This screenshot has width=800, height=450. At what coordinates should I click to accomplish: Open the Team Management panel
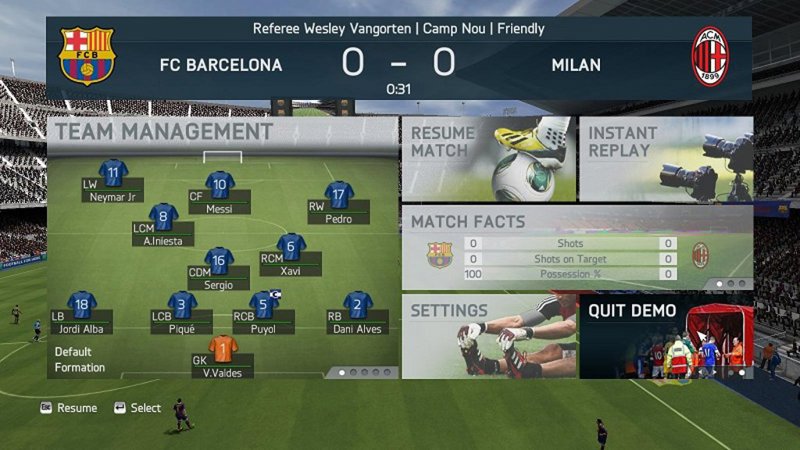(164, 131)
